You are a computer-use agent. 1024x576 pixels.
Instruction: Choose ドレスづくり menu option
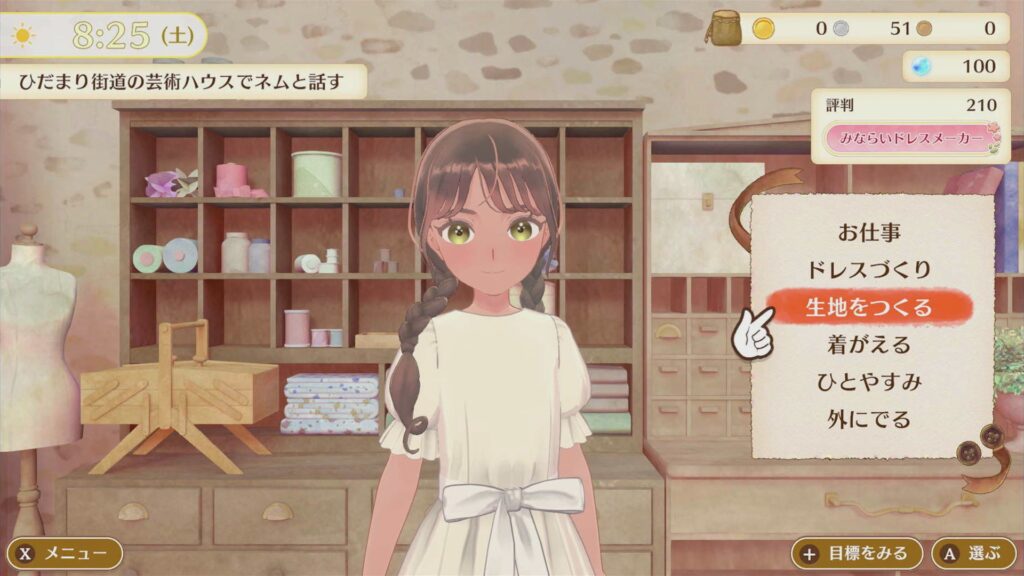[x=868, y=270]
